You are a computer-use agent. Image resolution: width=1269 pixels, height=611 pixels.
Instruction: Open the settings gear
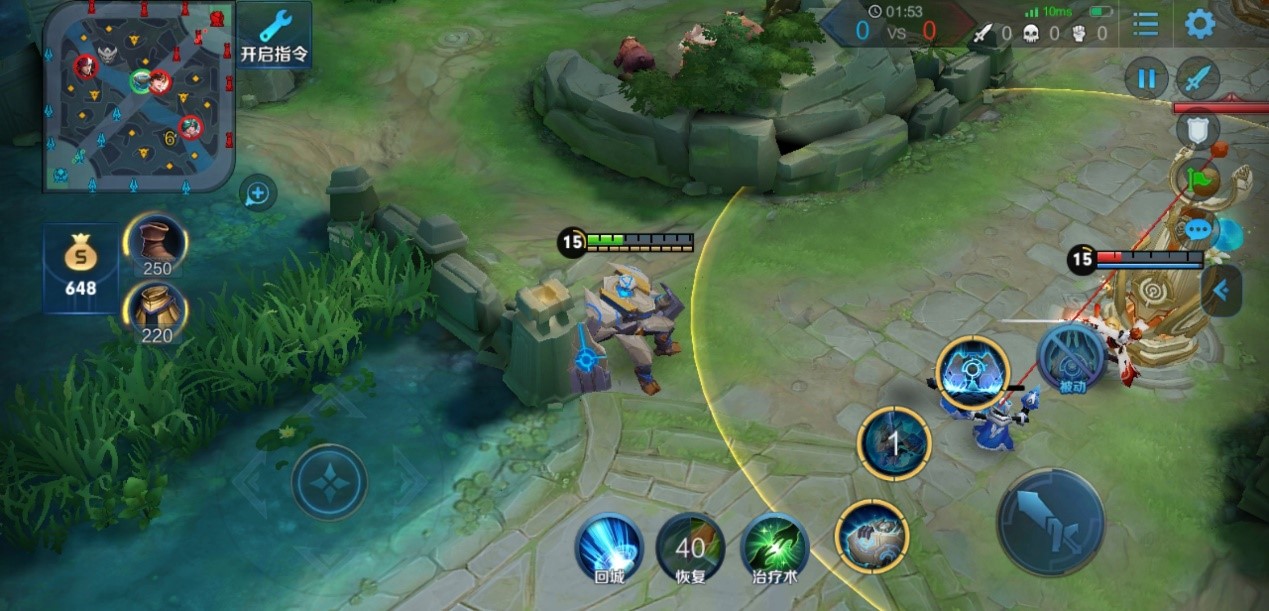[x=1199, y=24]
